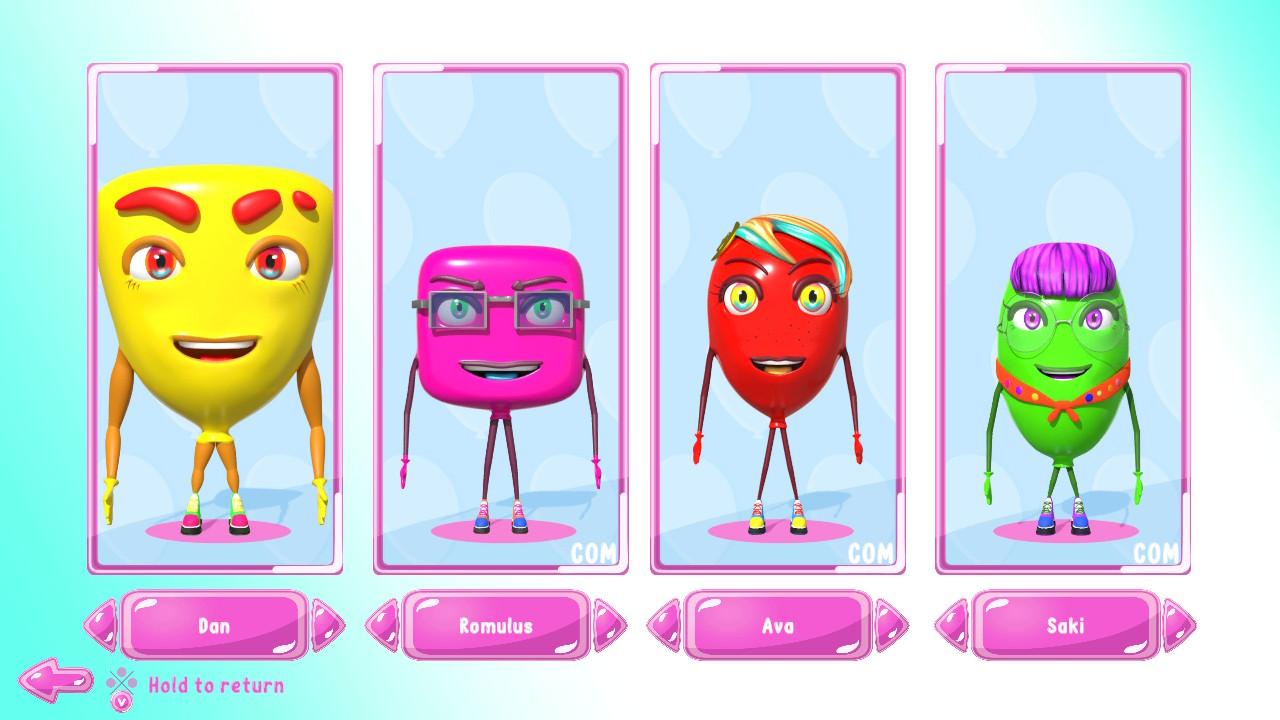The image size is (1280, 720).
Task: Click the Saki name button
Action: click(x=1065, y=626)
